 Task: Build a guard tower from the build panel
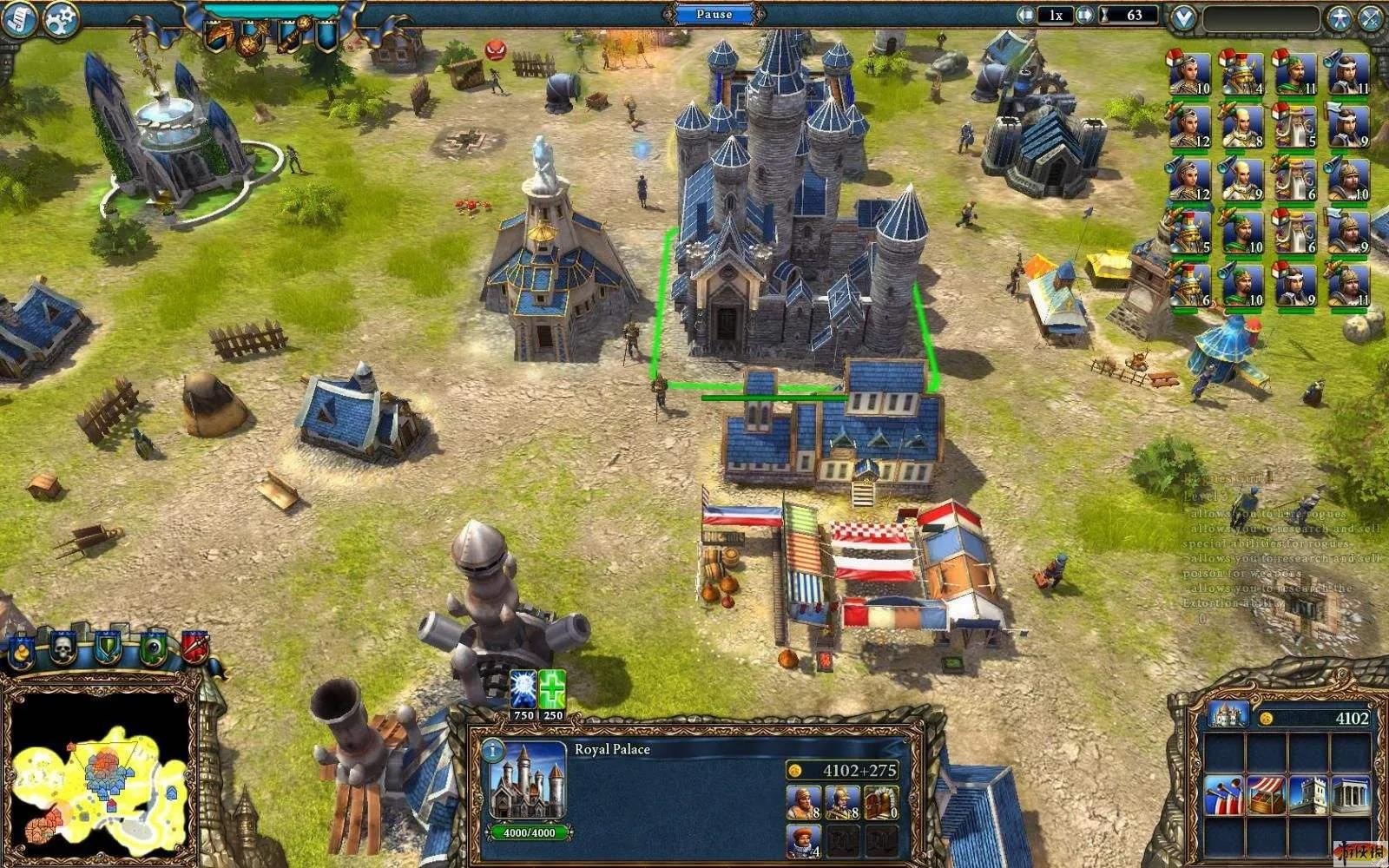pyautogui.click(x=1308, y=796)
